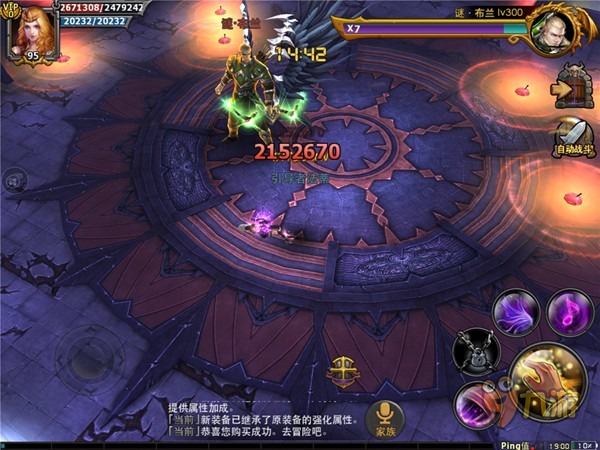Tap the locked chain-and-padlock skill slot

tap(476, 350)
